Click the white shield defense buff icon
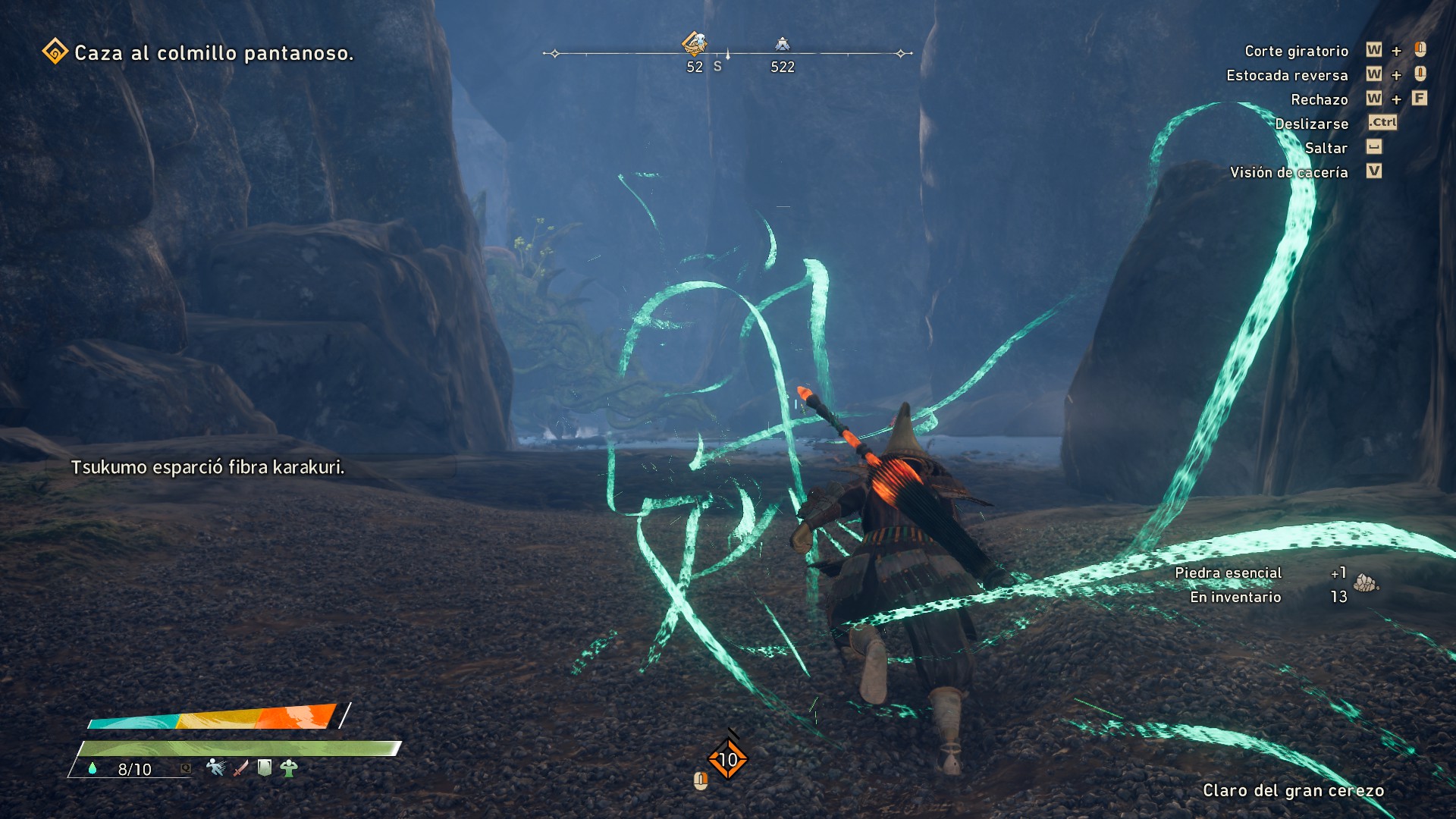The image size is (1456, 819). [x=265, y=767]
